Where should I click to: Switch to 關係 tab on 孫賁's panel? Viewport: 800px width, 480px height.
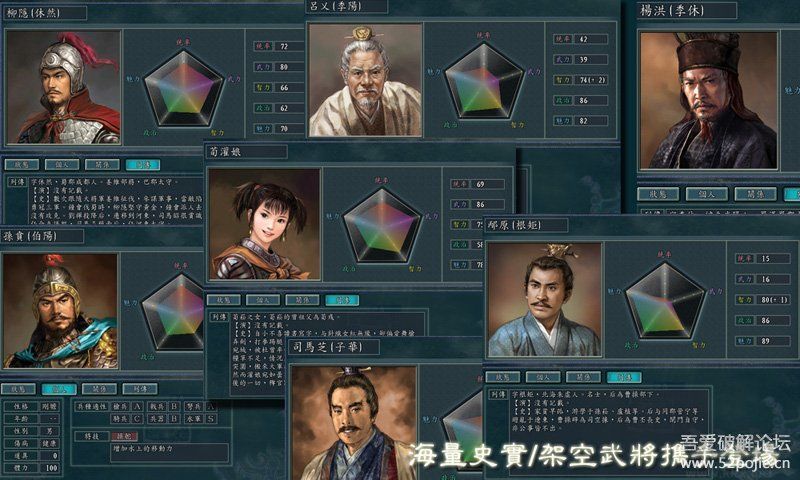99,389
